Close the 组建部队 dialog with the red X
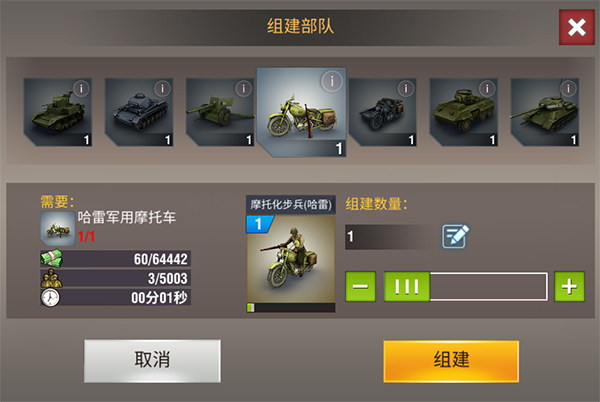 click(x=576, y=28)
